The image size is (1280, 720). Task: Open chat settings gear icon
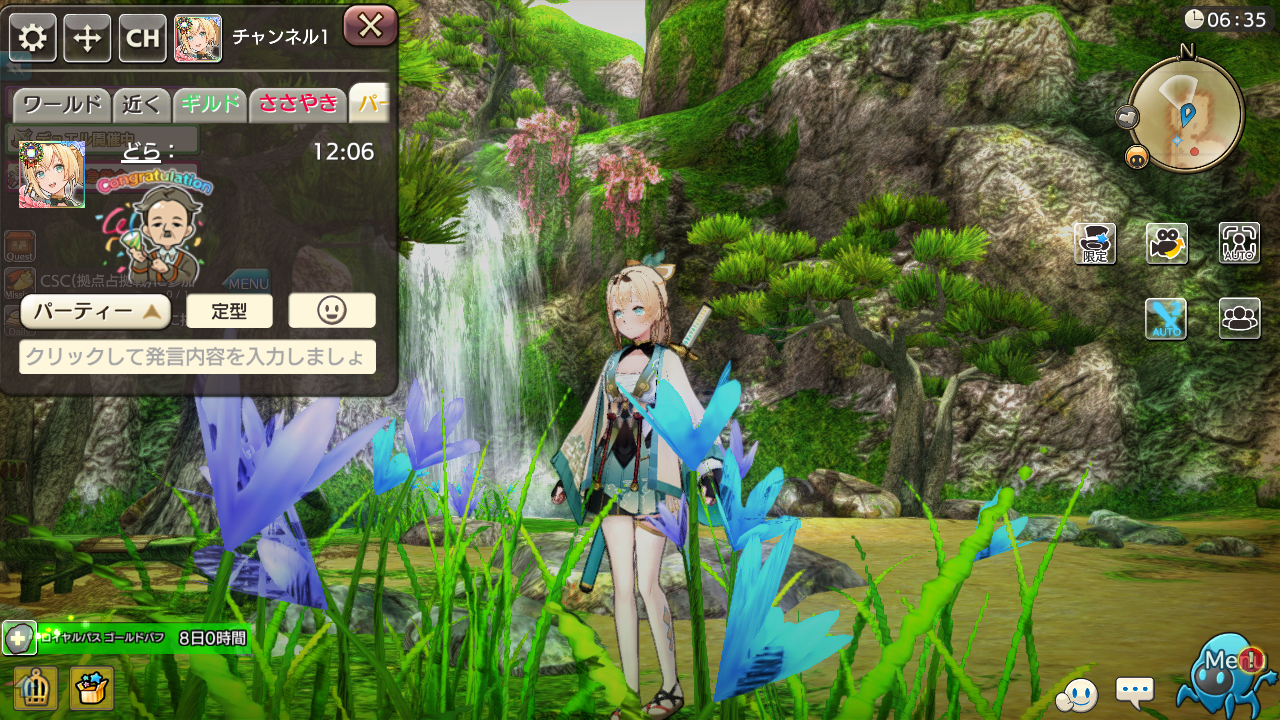(x=33, y=39)
